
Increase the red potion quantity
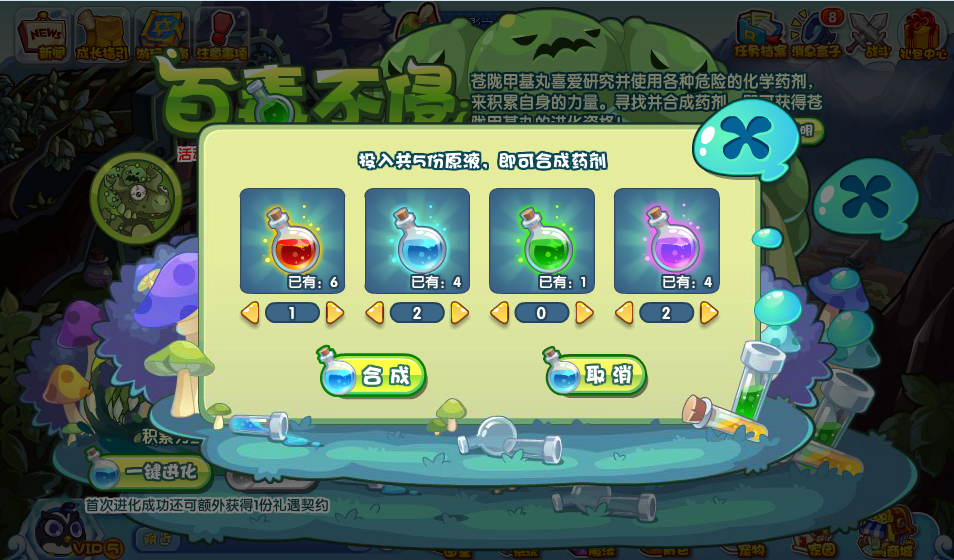pos(335,313)
